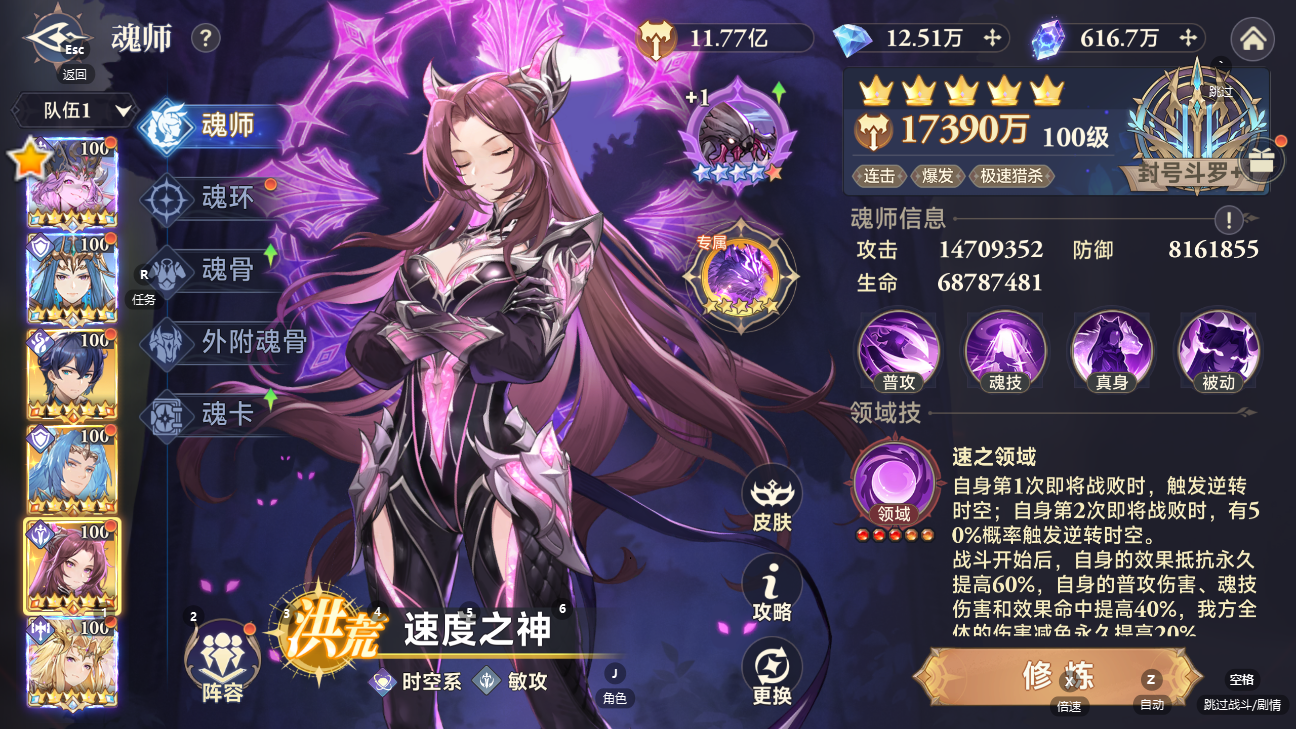1296x729 pixels.
Task: Select the 普攻 (normal attack) skill icon
Action: 897,351
